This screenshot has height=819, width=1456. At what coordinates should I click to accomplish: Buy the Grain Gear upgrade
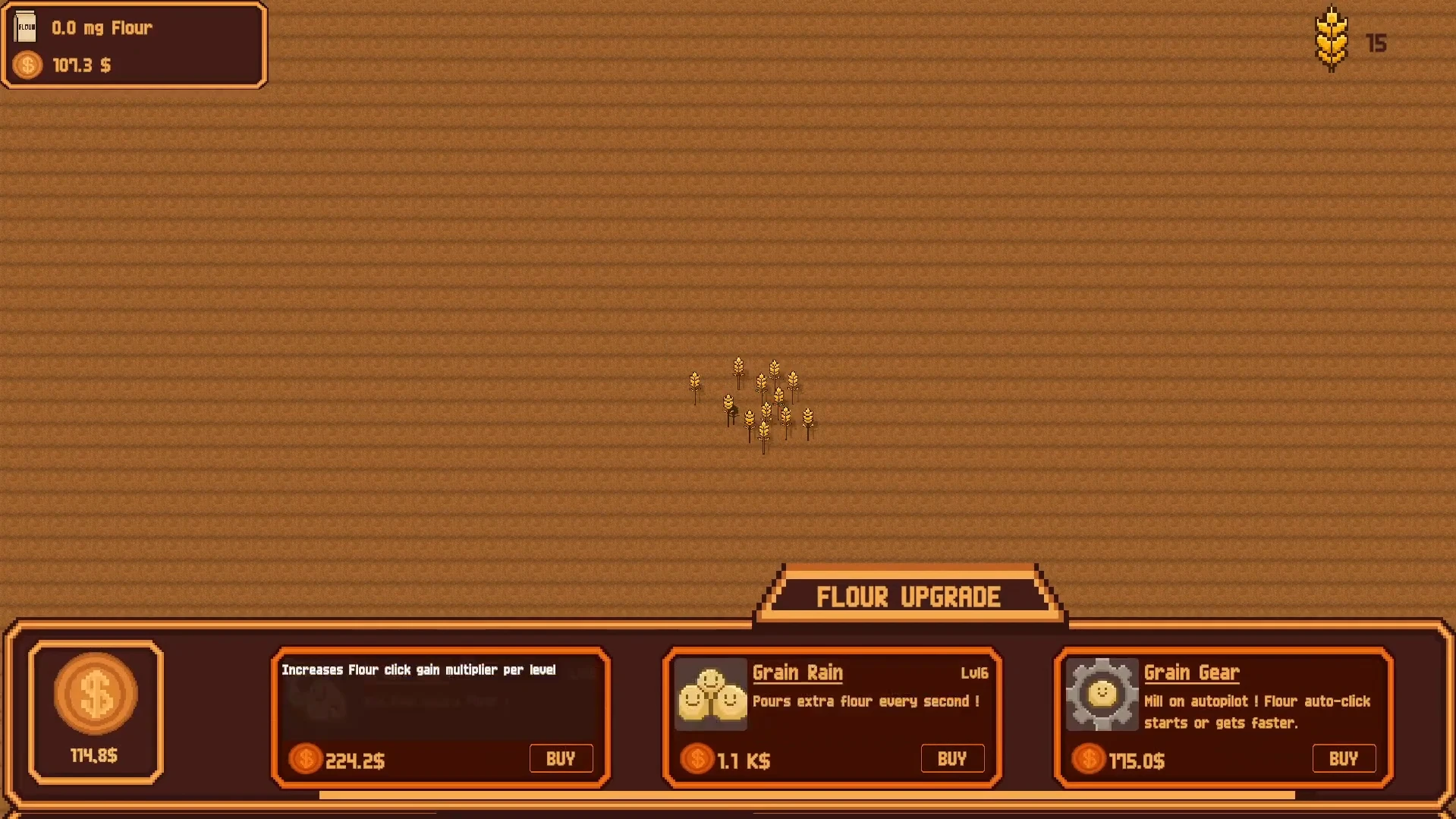click(1343, 758)
